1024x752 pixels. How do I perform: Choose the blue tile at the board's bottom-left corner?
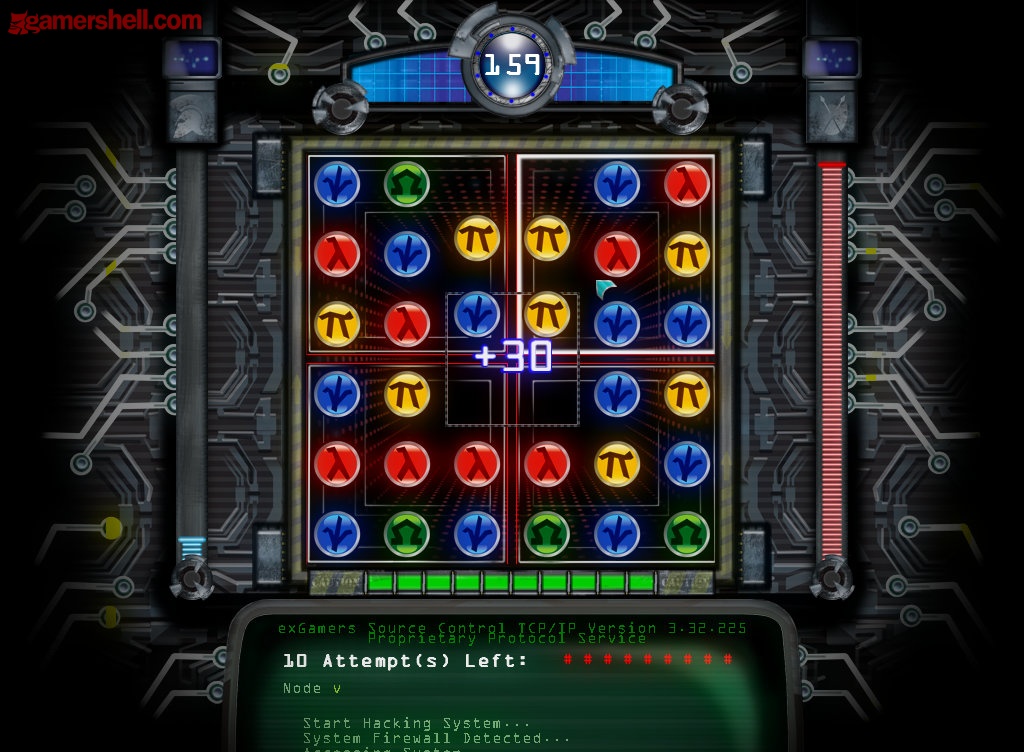click(x=337, y=534)
